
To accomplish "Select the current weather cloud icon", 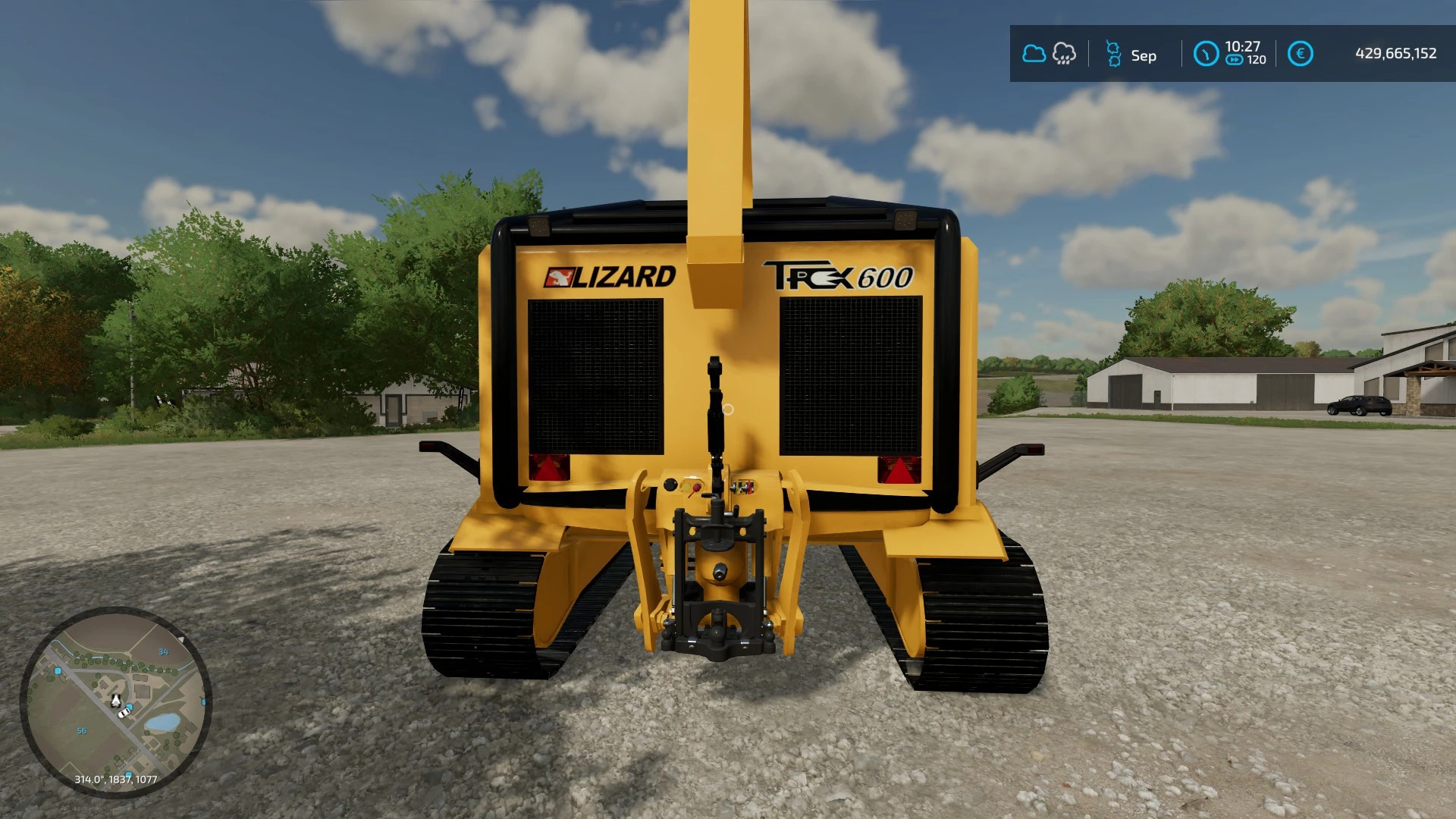I will coord(1035,52).
